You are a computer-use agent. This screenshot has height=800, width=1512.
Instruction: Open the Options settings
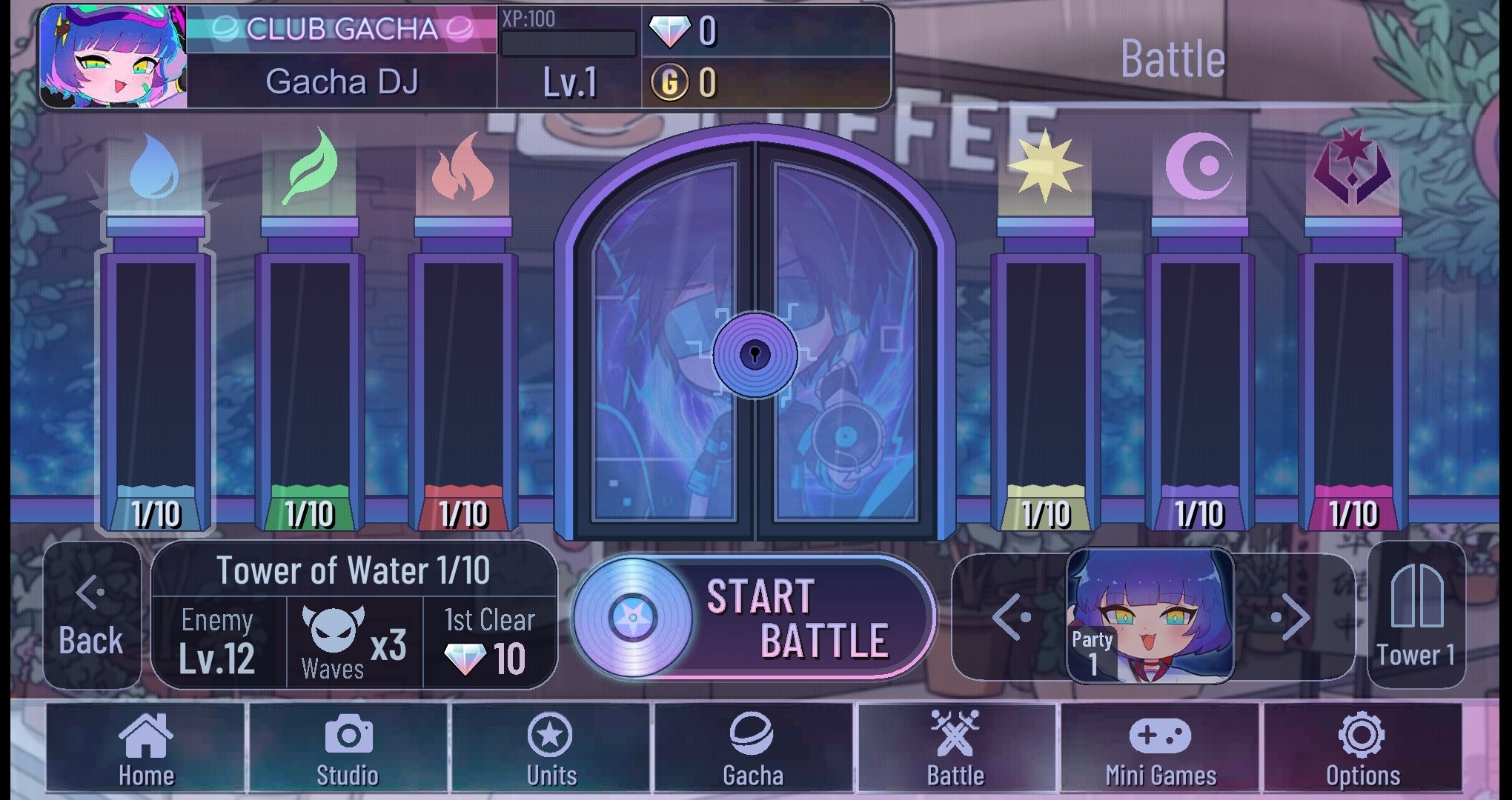click(x=1362, y=748)
